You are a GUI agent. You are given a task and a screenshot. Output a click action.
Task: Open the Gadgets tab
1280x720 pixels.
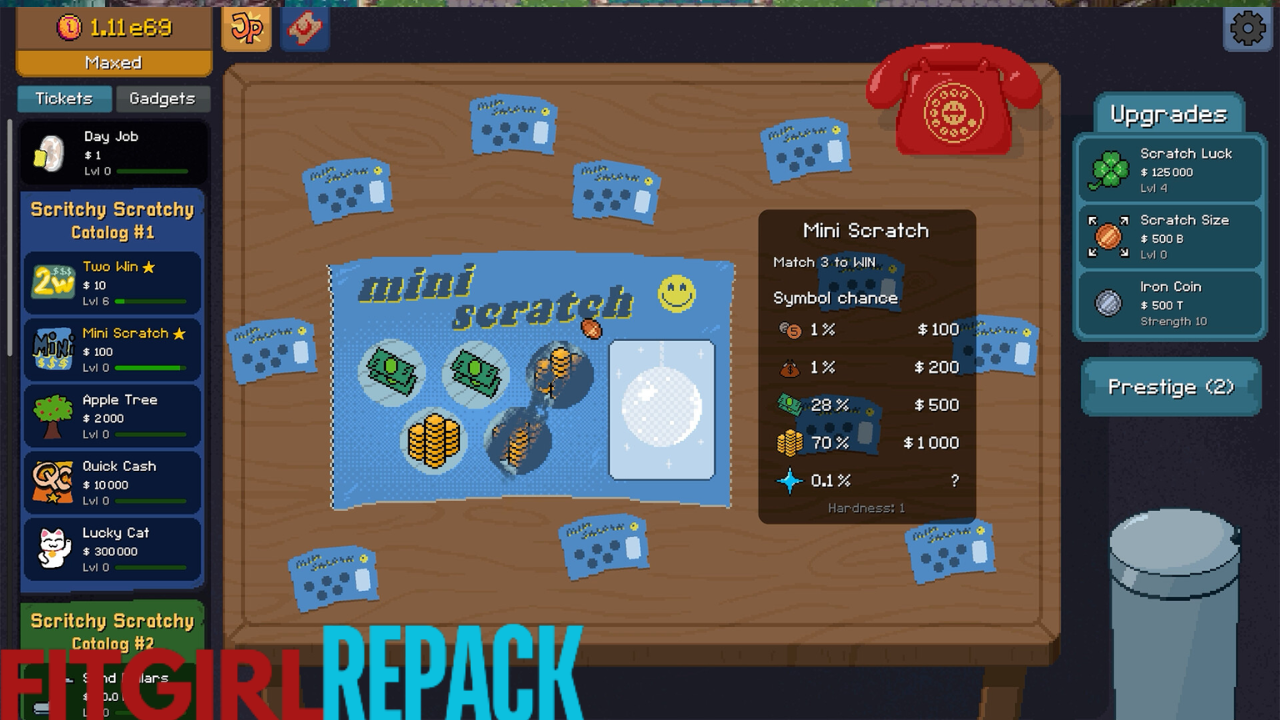pyautogui.click(x=162, y=98)
